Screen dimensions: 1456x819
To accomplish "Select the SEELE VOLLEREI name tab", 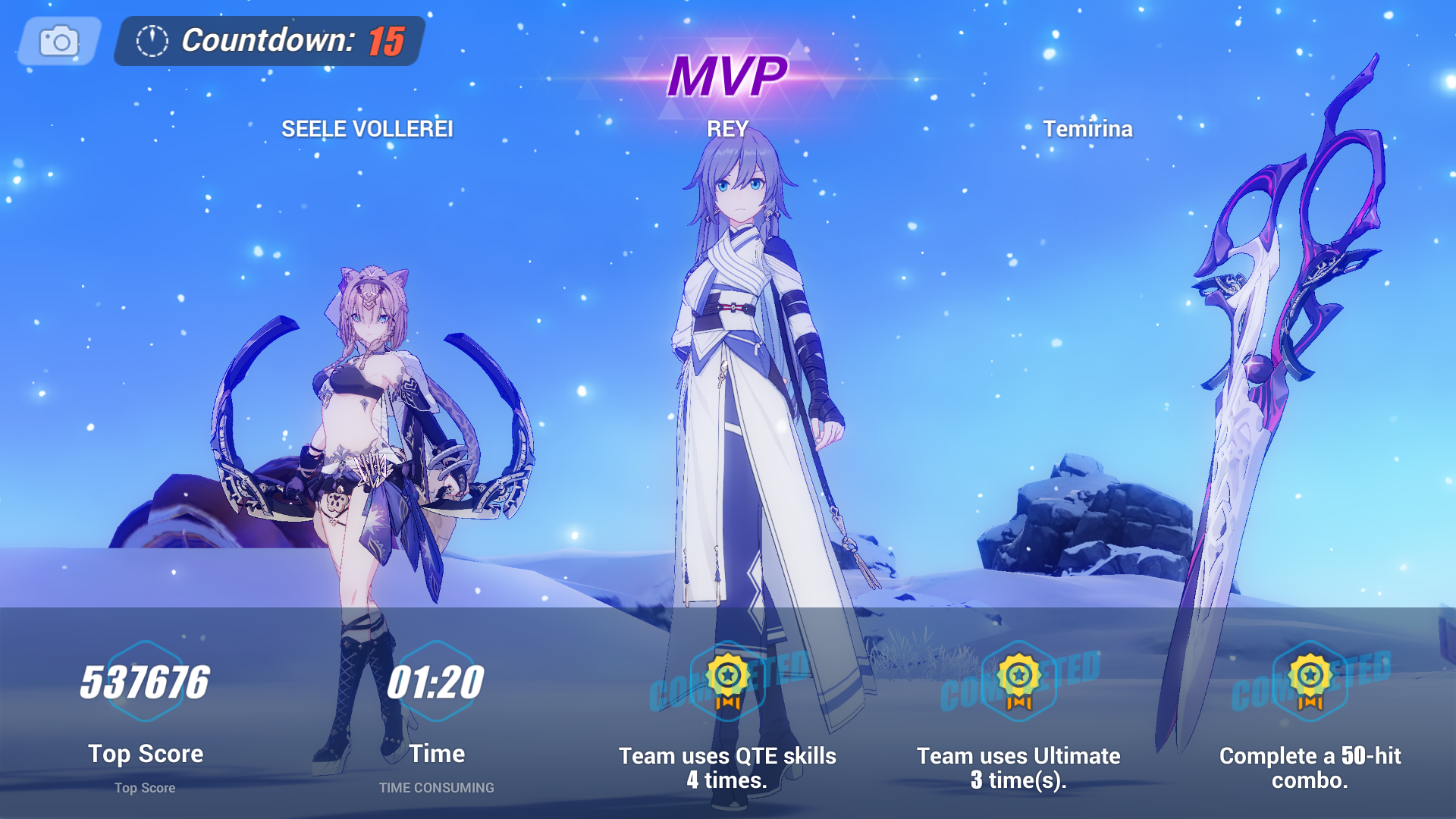I will [x=368, y=129].
